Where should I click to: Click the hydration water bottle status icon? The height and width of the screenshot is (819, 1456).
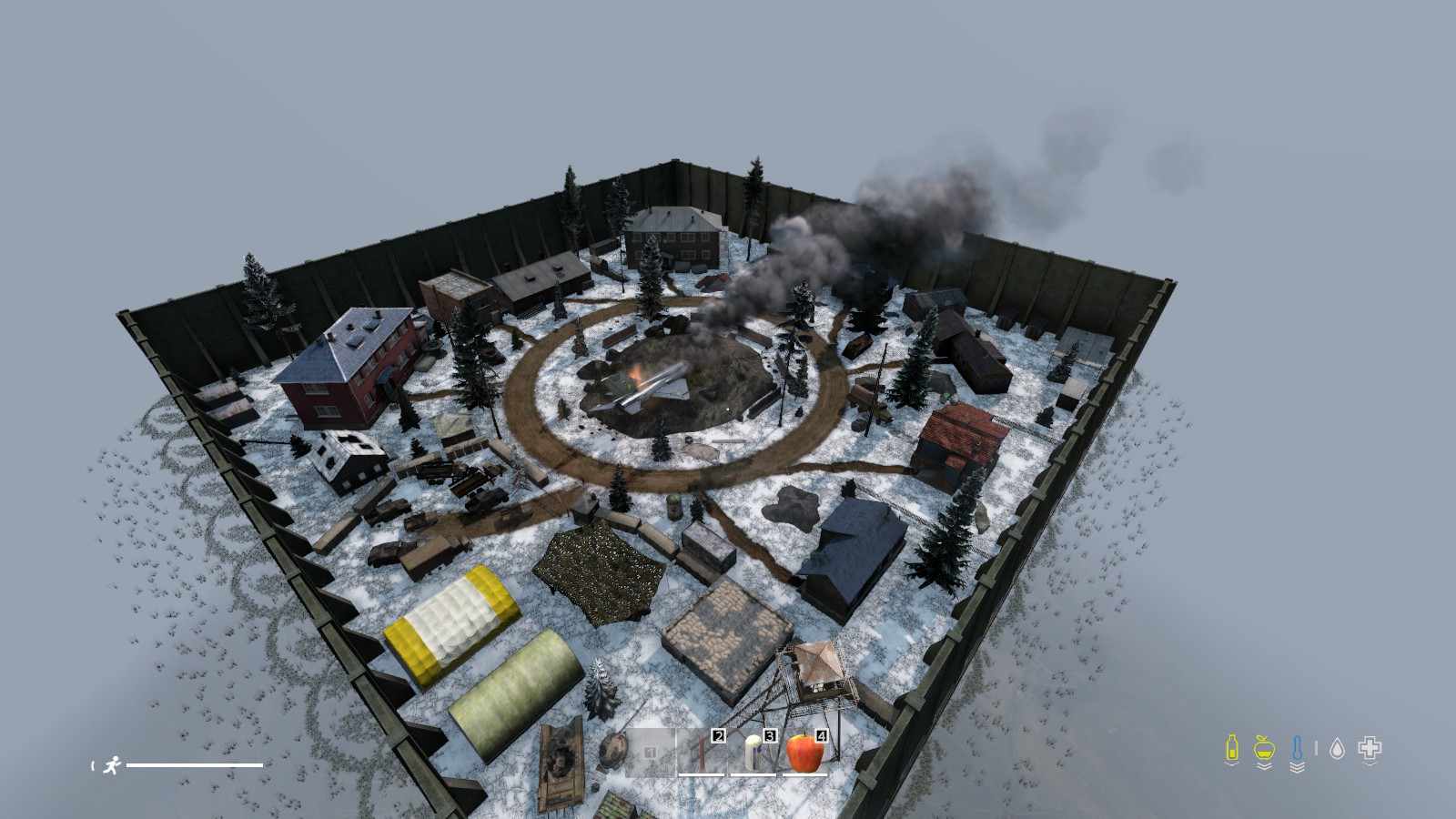[x=1232, y=747]
